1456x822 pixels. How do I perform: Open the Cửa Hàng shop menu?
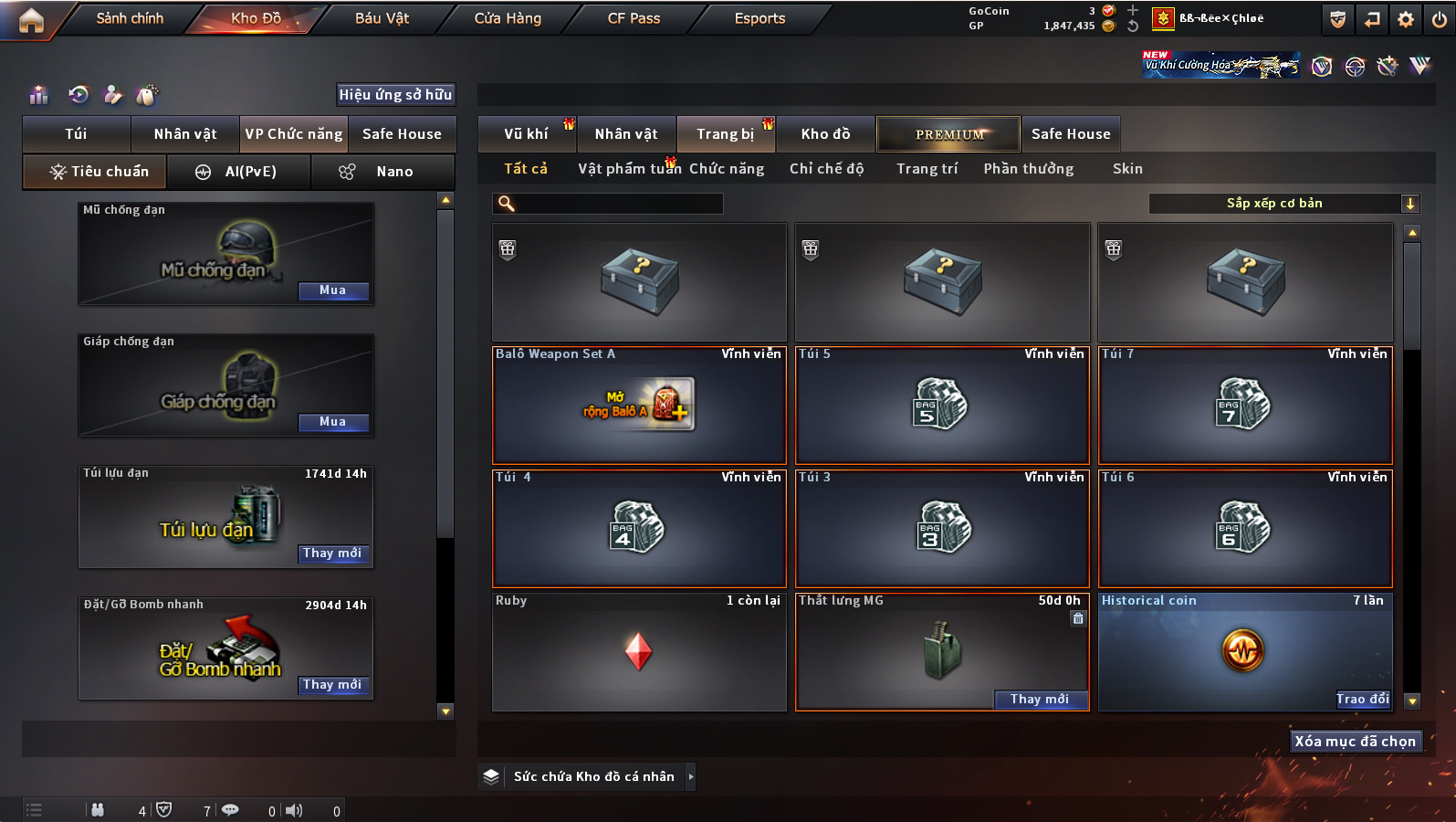[x=508, y=18]
